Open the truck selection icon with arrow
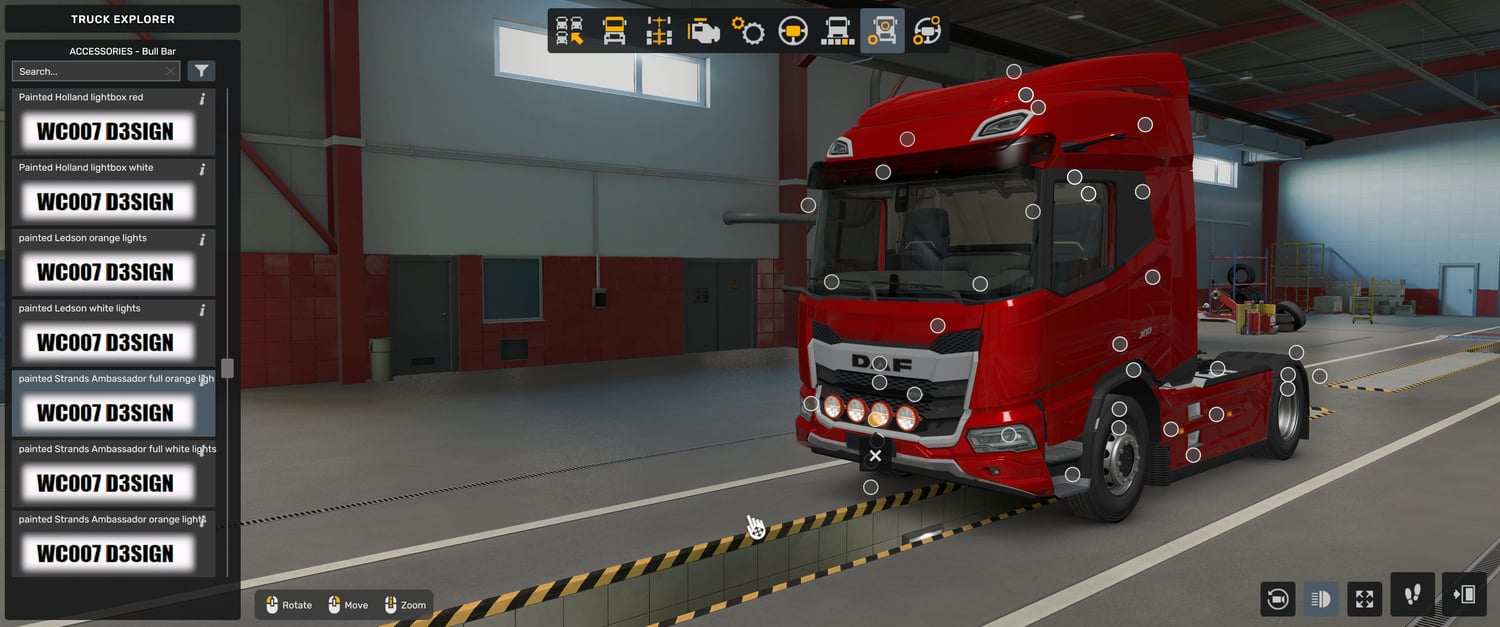 pos(570,31)
